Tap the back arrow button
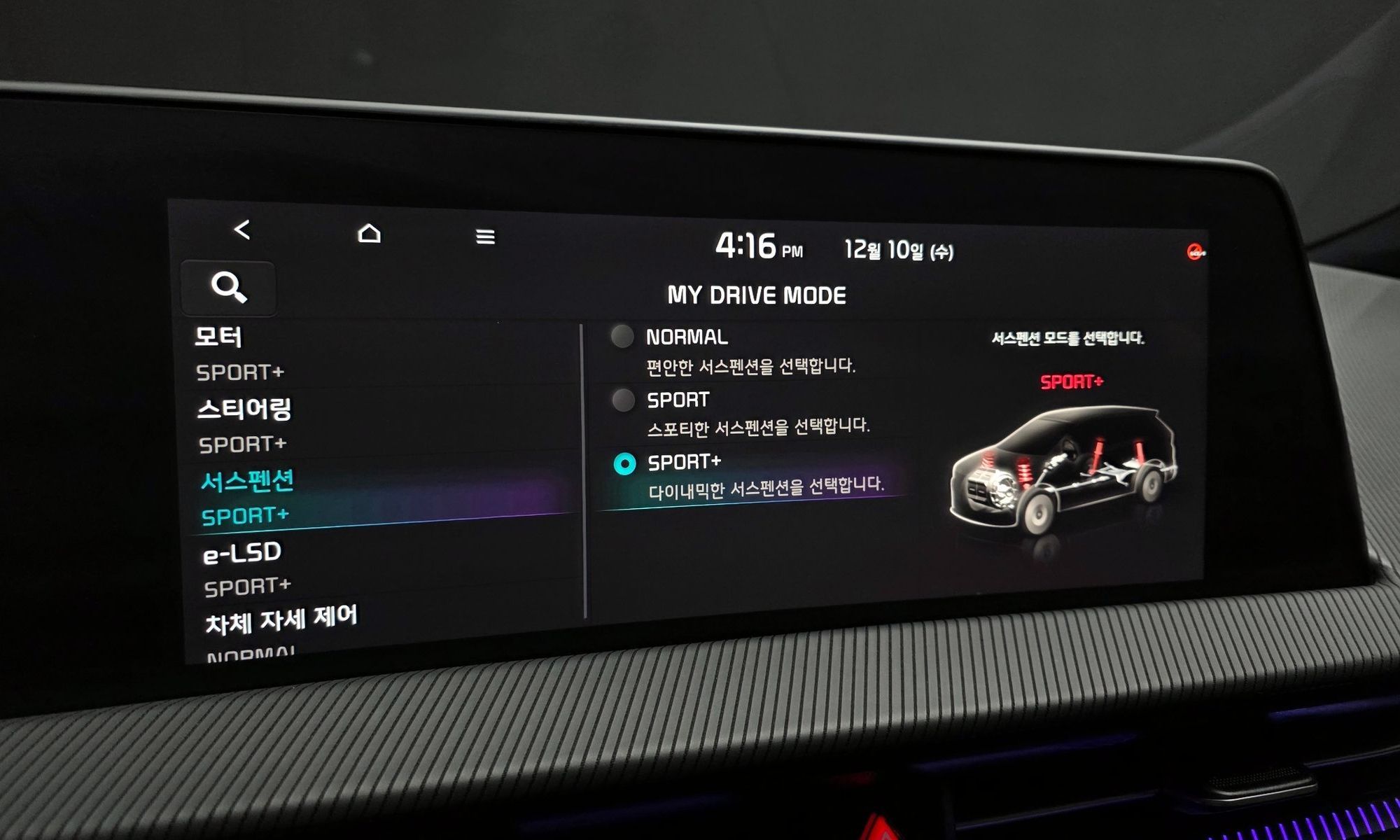The image size is (1400, 840). 242,230
